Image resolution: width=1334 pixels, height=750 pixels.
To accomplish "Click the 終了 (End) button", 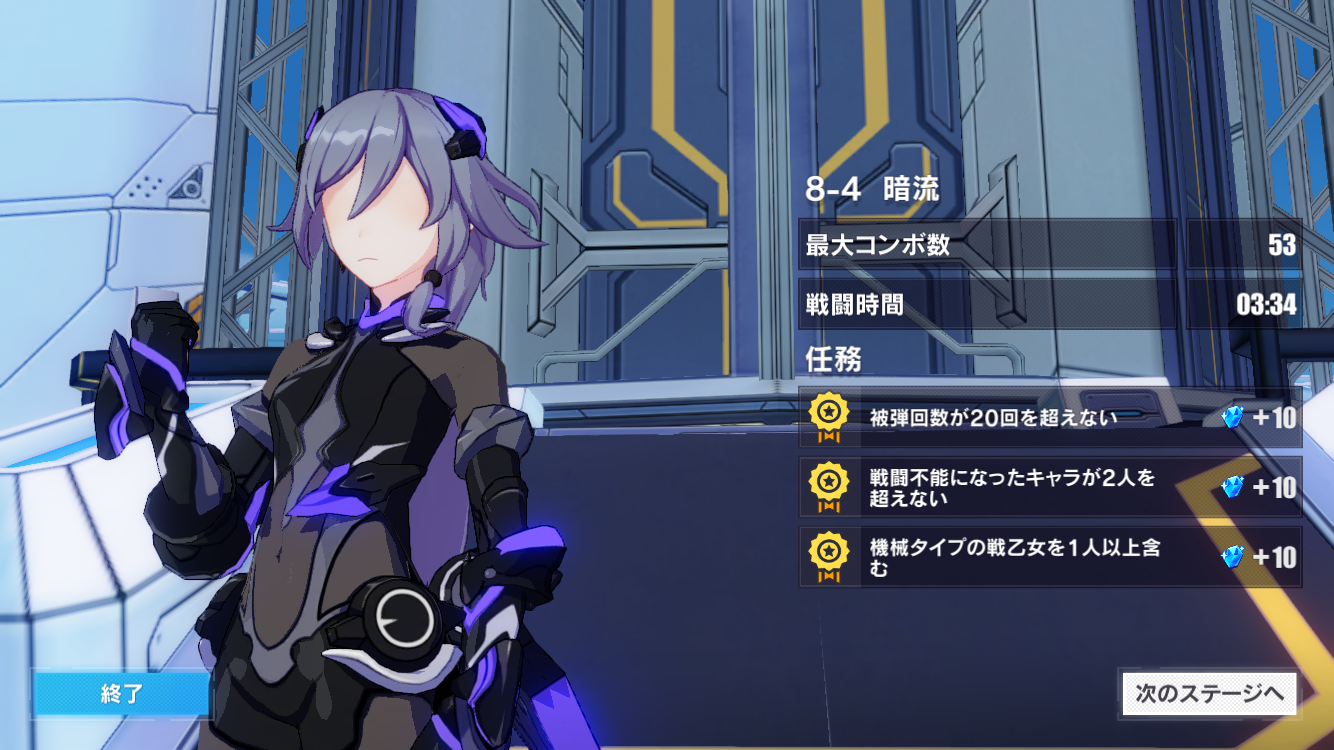I will pos(121,694).
